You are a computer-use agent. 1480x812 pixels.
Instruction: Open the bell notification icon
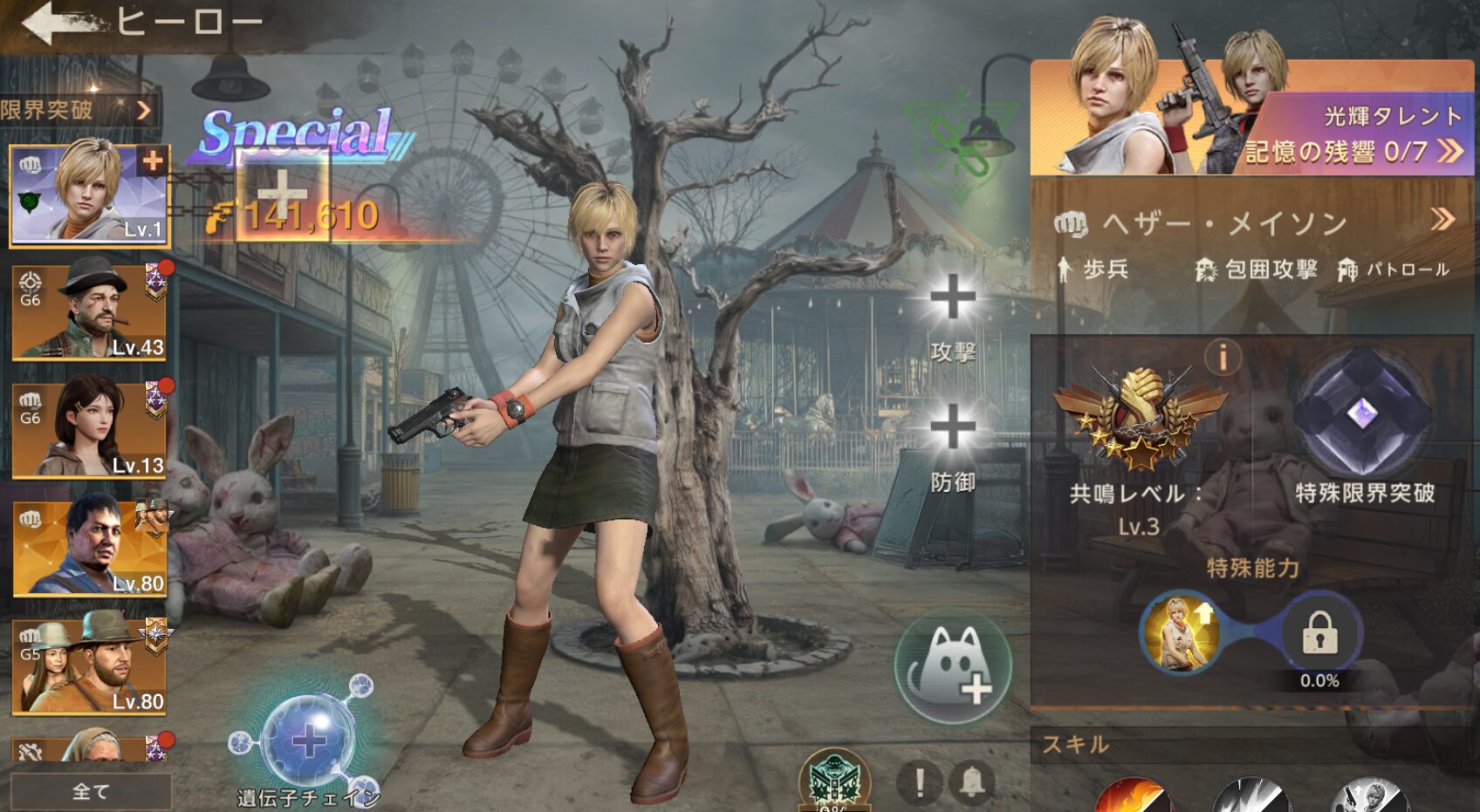coord(972,781)
